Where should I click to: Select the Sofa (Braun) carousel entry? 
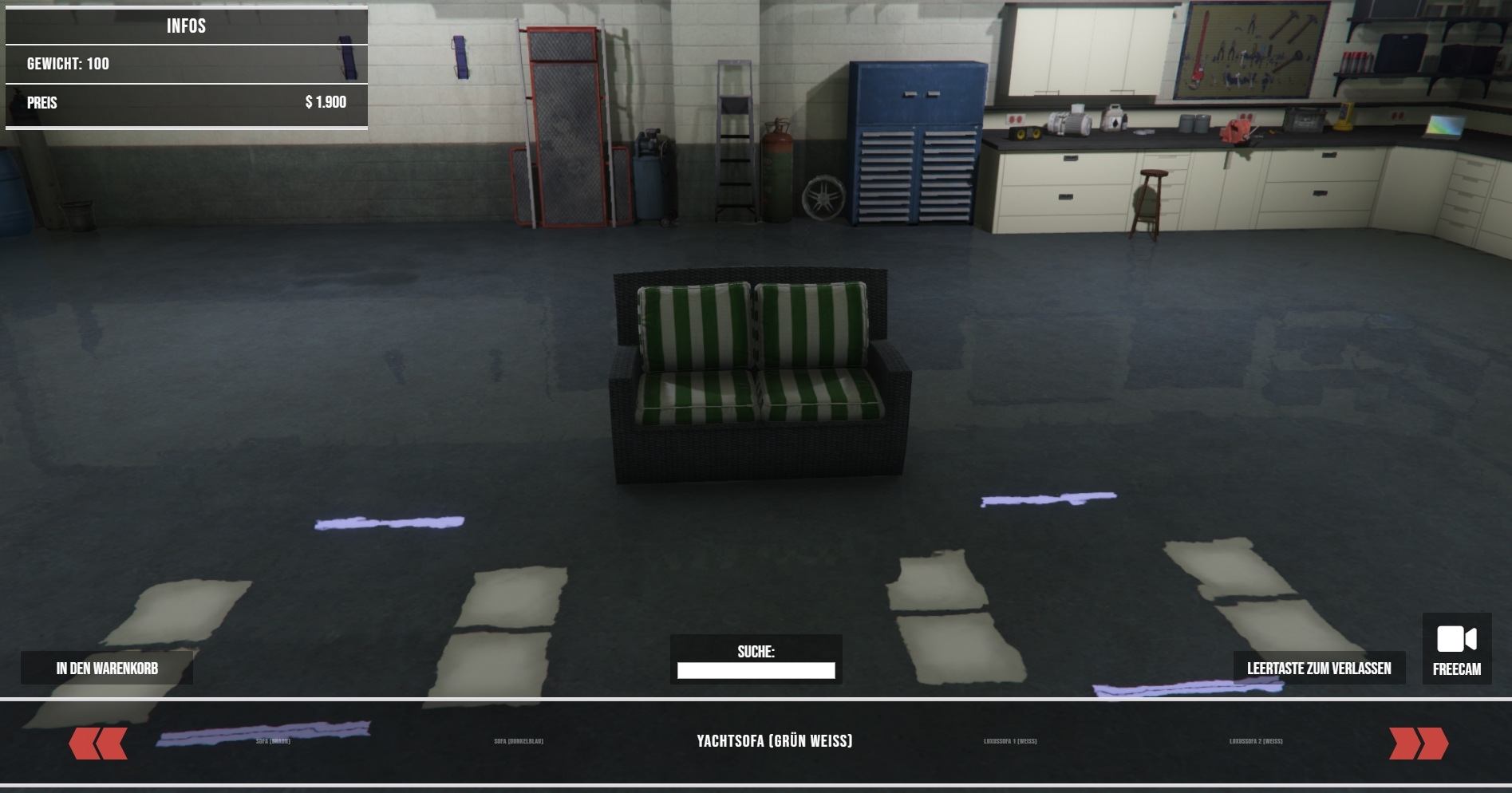pos(273,741)
